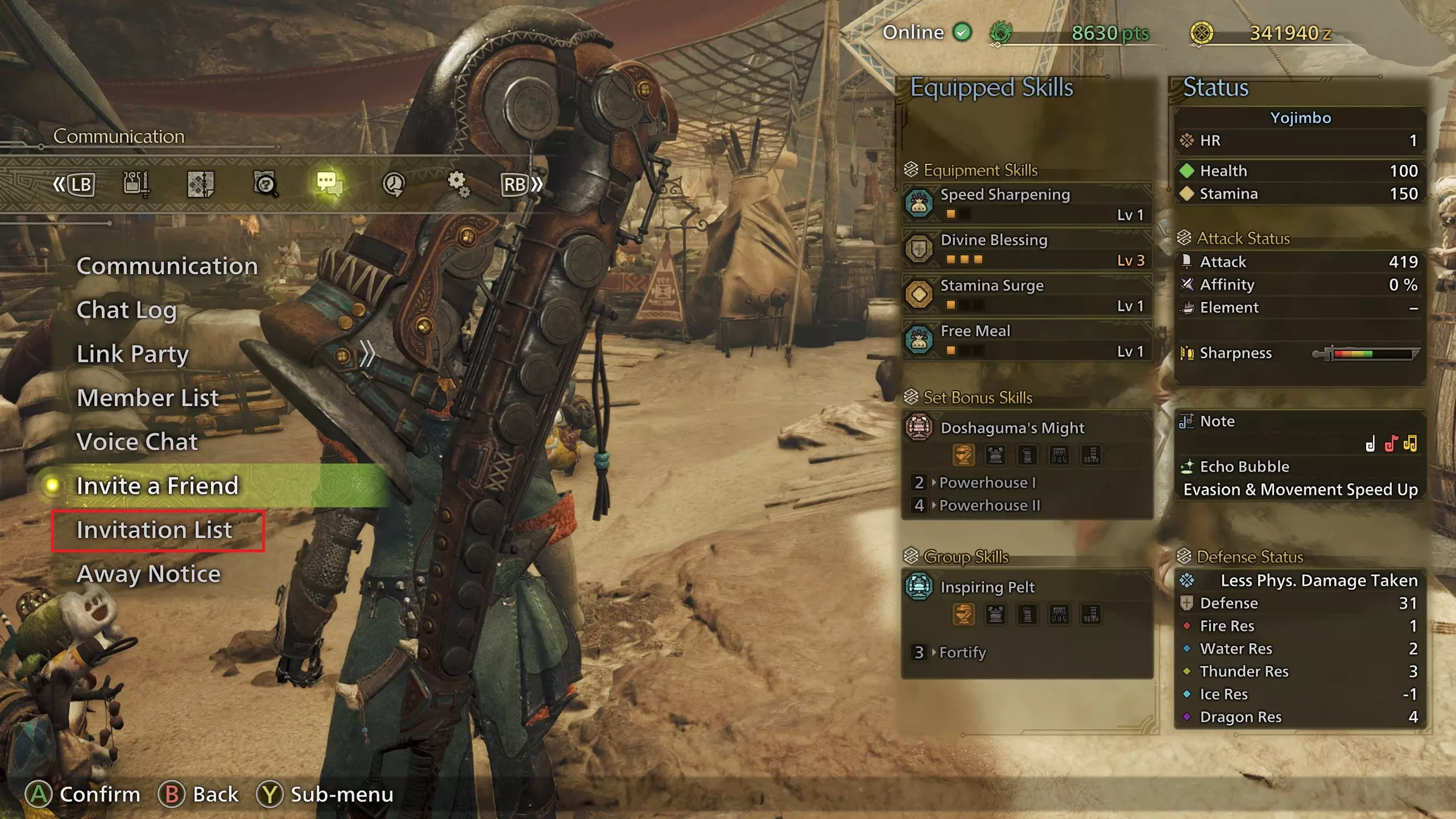Select the Link Party option
The height and width of the screenshot is (819, 1456).
pos(133,354)
